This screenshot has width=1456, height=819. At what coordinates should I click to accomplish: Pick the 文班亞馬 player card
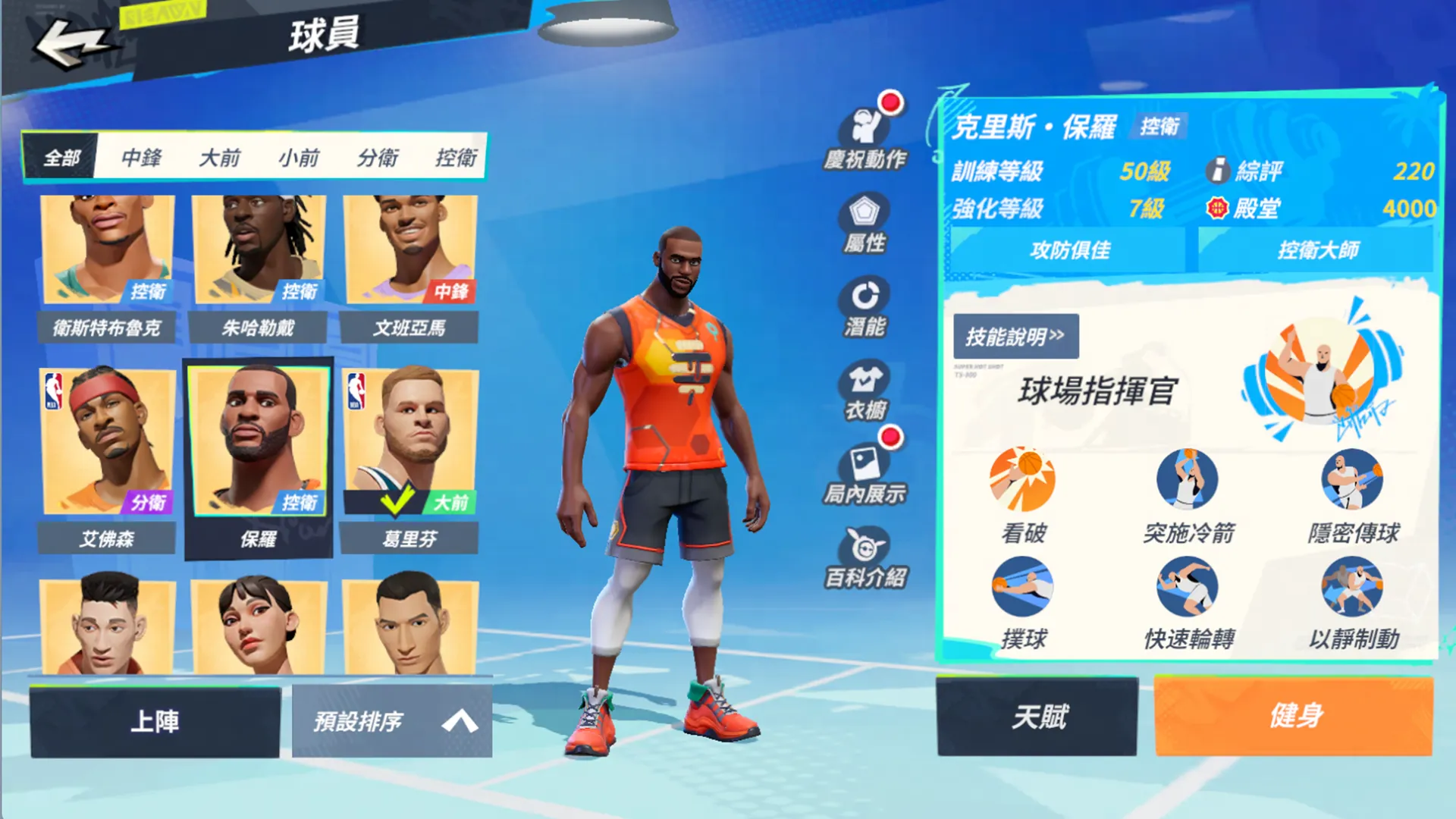coord(410,265)
